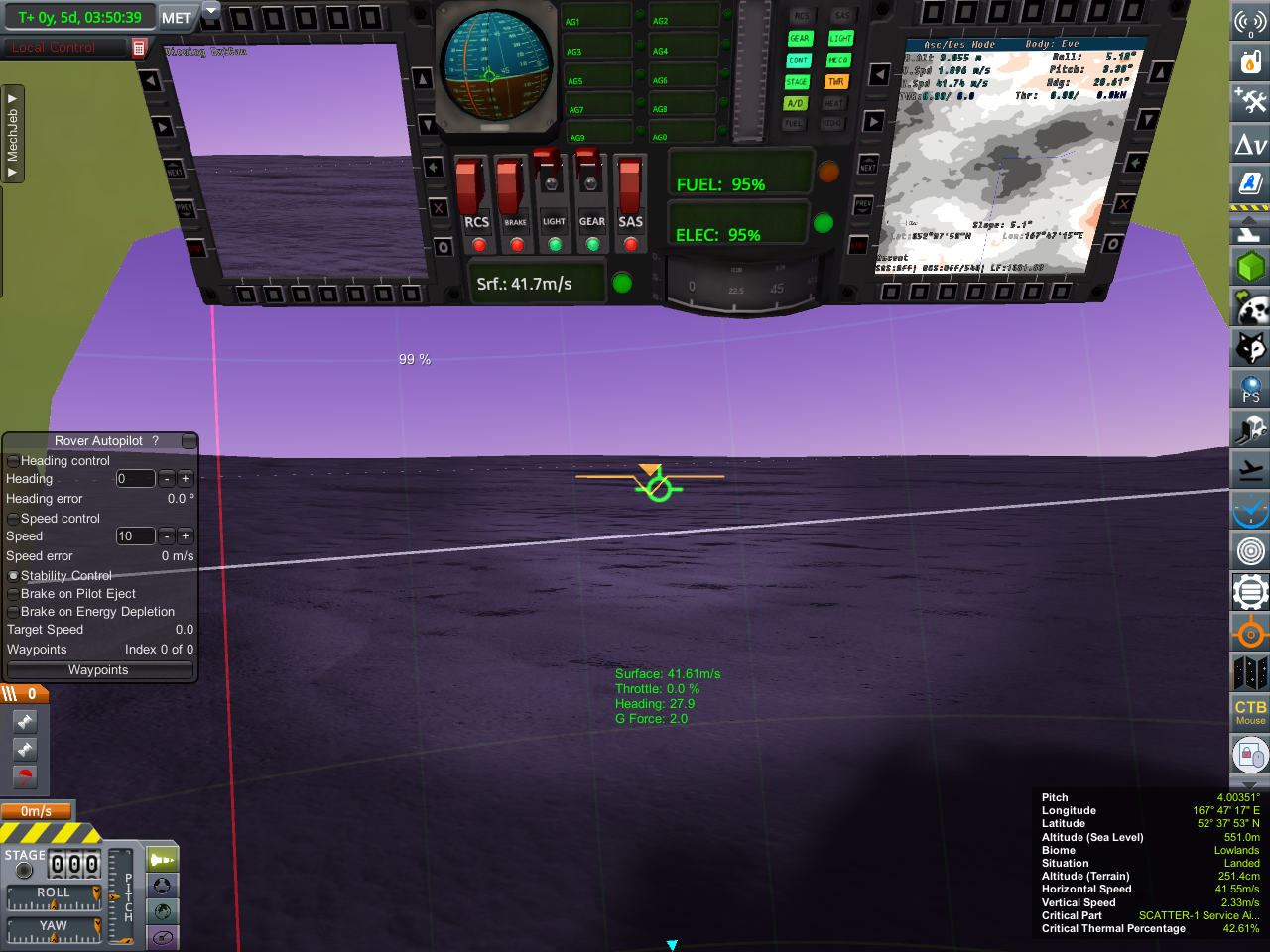Check Brake on Pilot Eject
The height and width of the screenshot is (952, 1270).
click(x=13, y=594)
